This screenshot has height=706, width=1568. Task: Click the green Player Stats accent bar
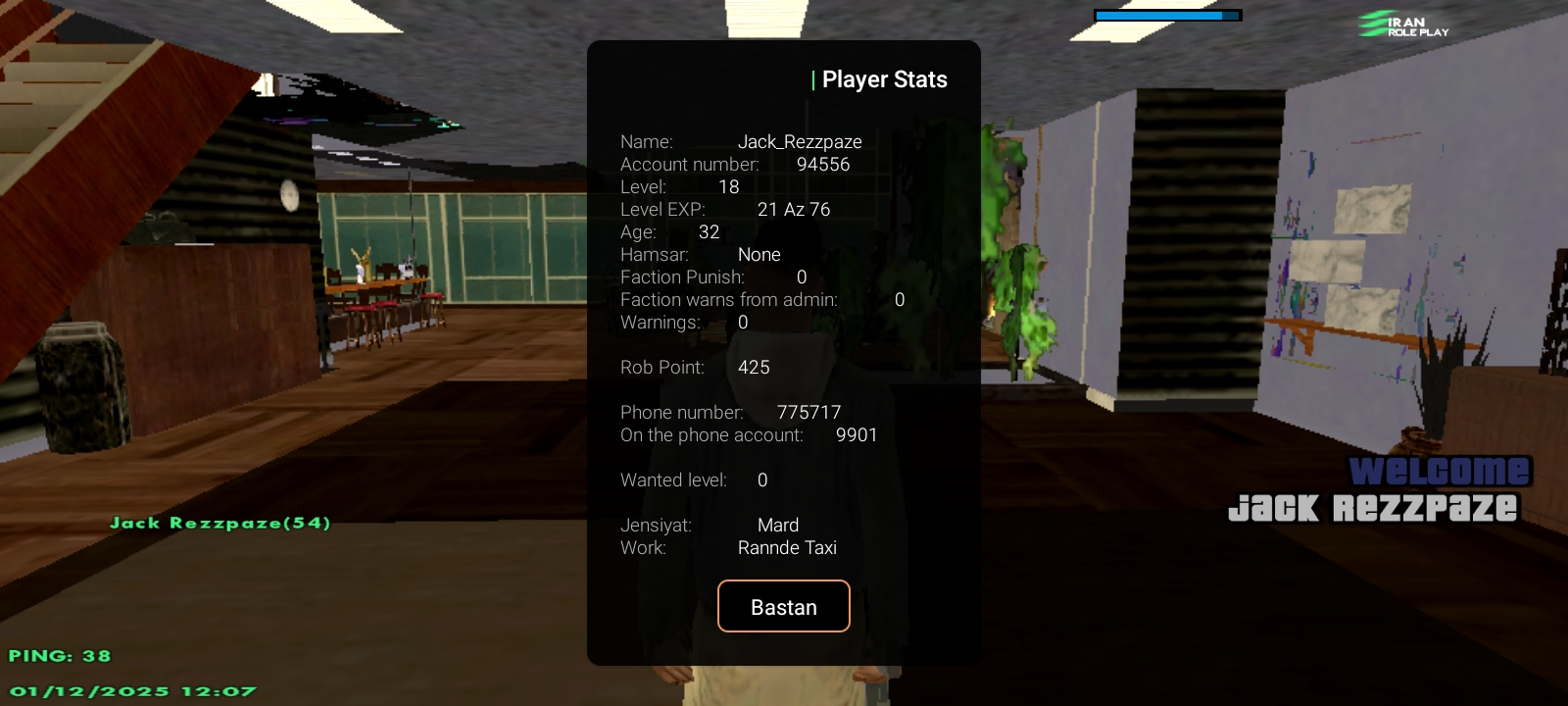coord(812,79)
